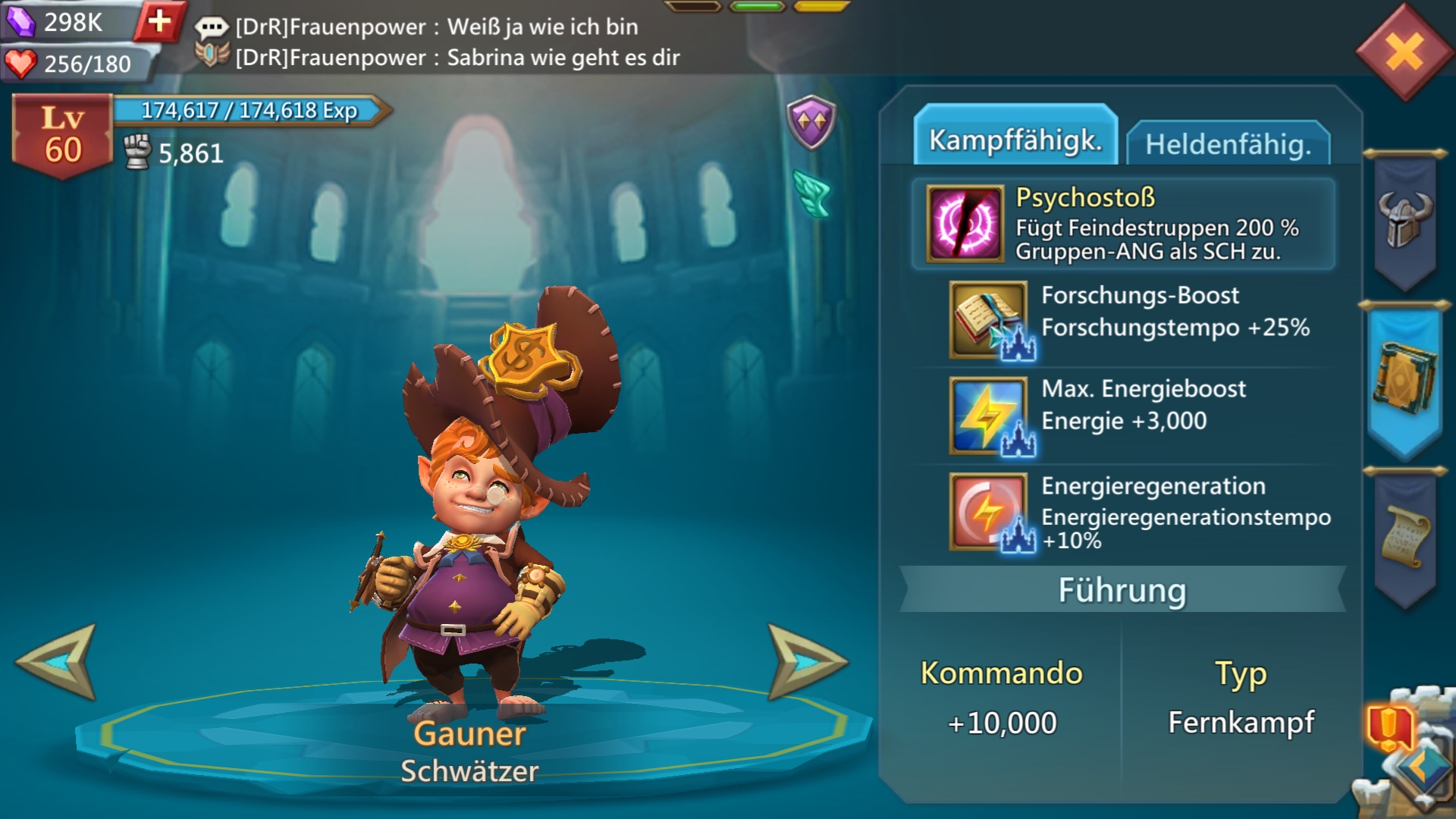Select the Kampffähigk. tab
The image size is (1456, 819).
tap(1015, 139)
